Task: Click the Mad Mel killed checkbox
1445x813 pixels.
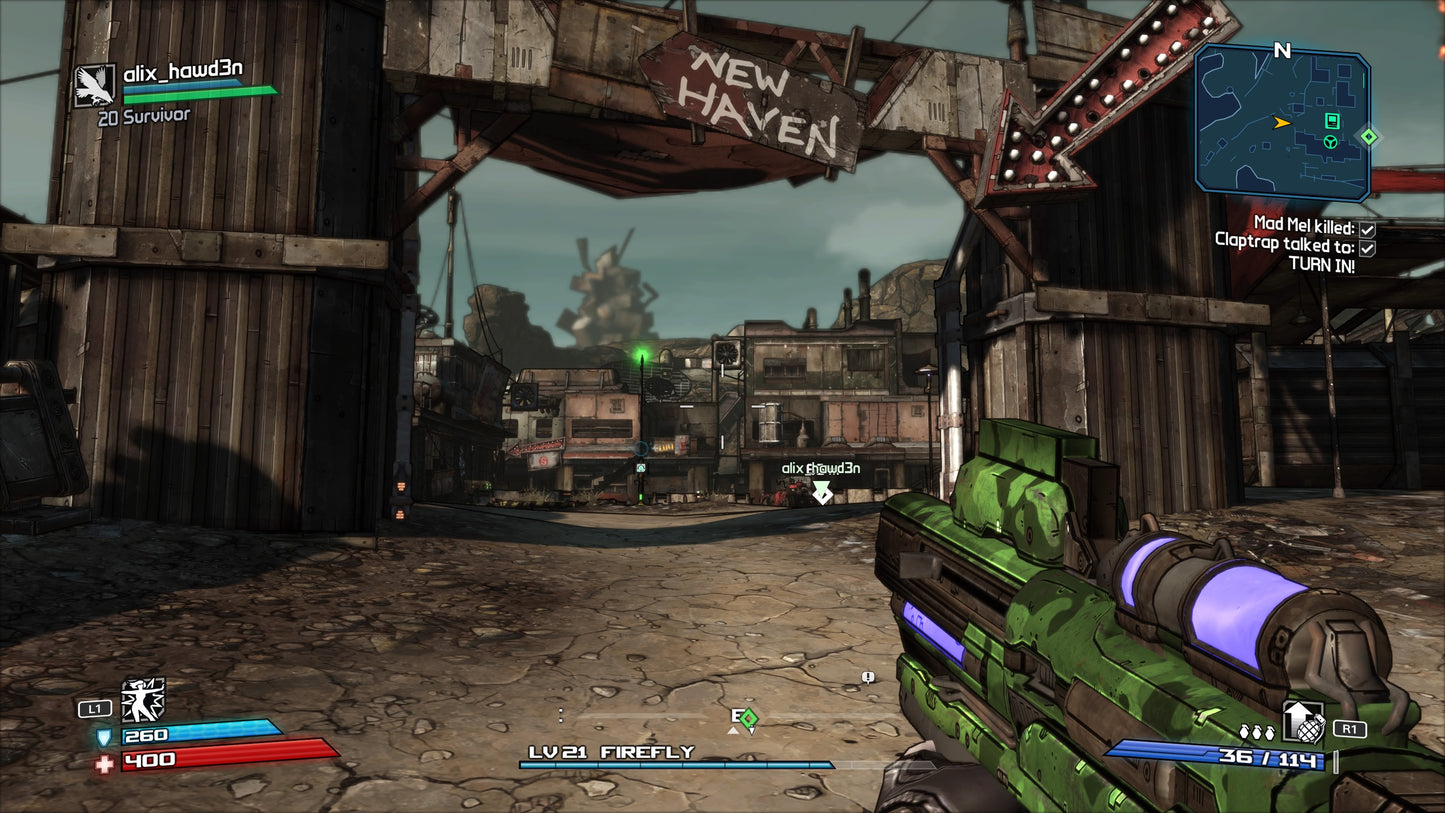Action: [1367, 229]
